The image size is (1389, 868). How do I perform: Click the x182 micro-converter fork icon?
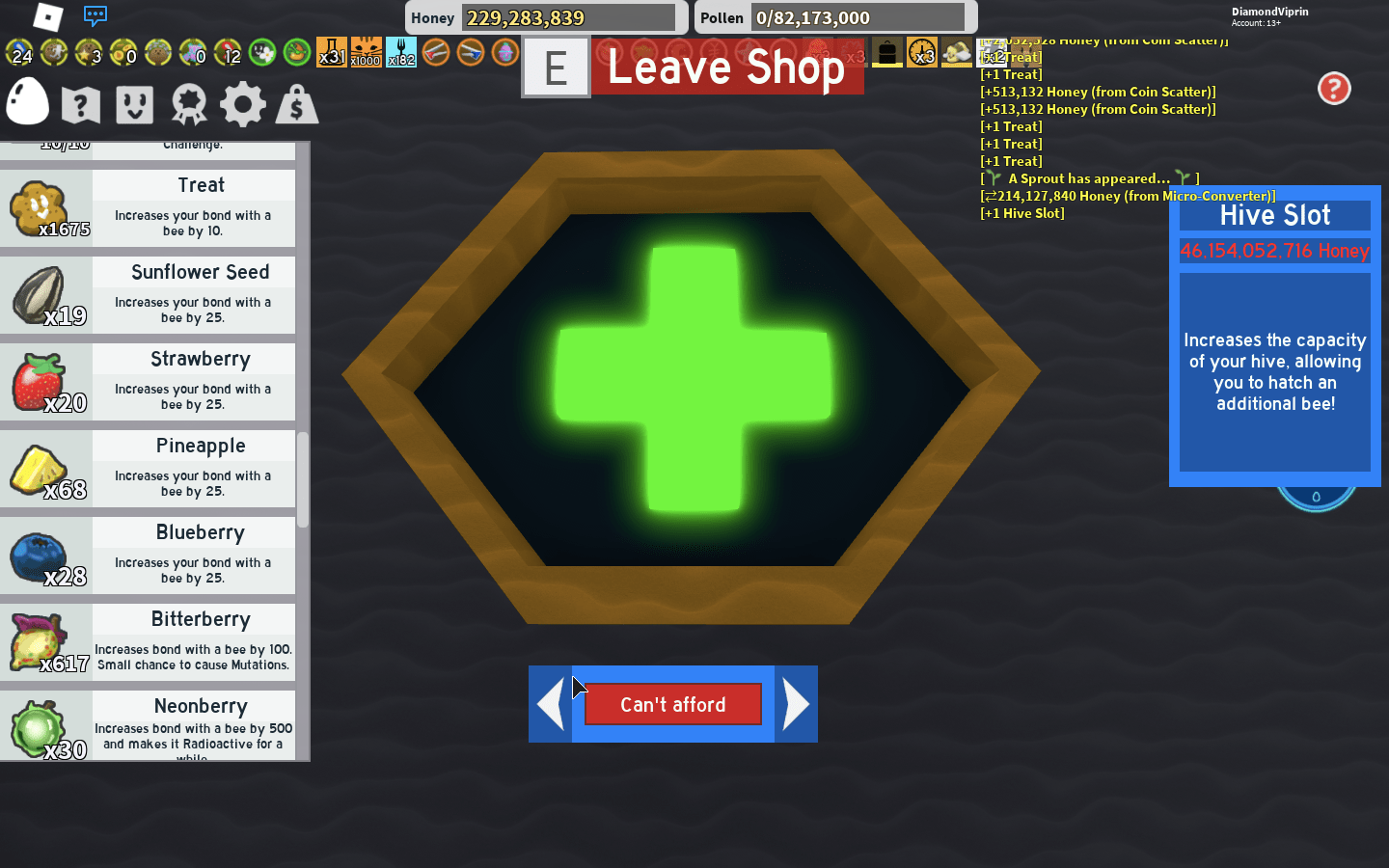400,53
